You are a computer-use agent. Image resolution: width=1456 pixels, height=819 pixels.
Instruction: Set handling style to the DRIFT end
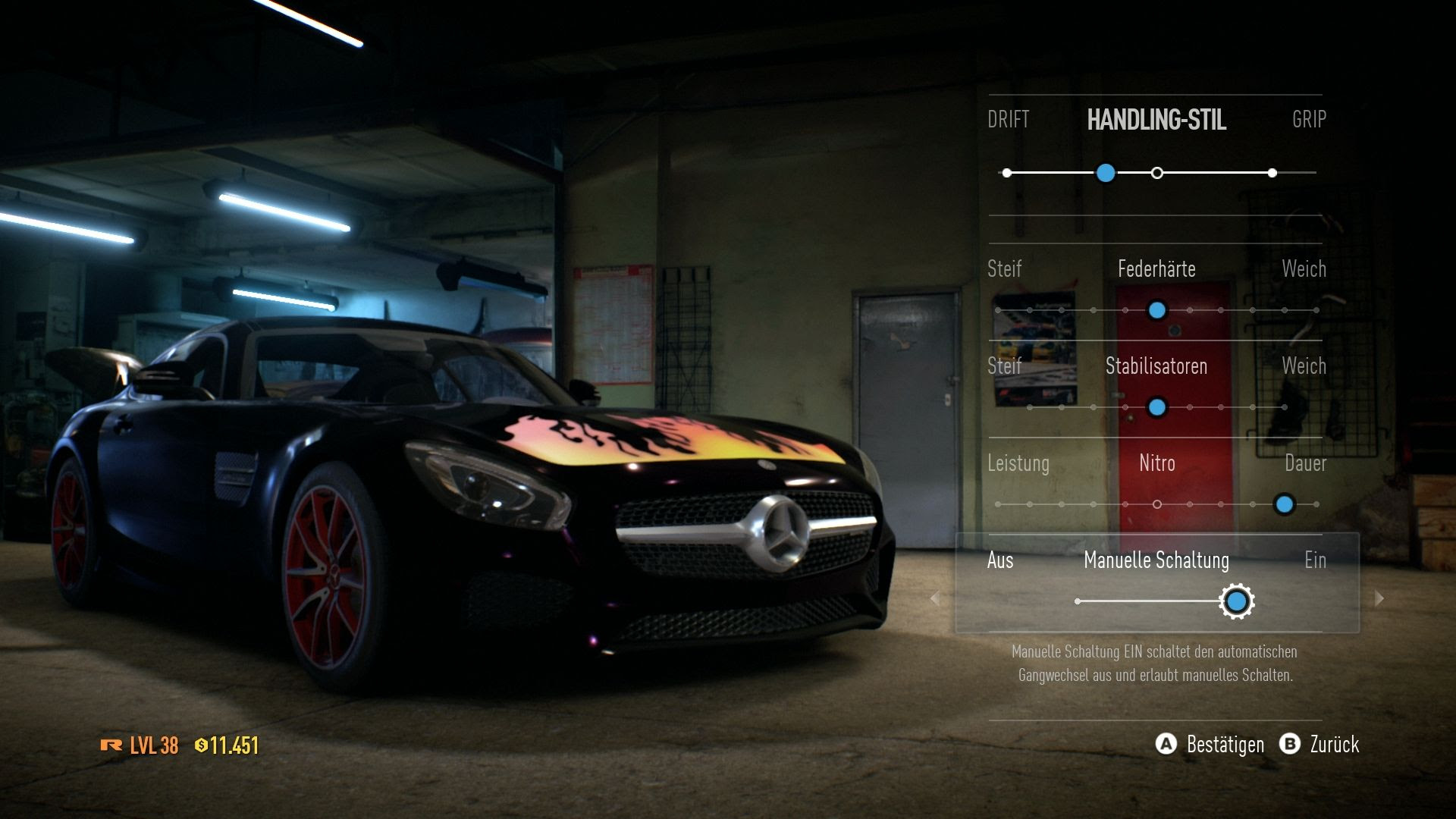pos(1007,173)
